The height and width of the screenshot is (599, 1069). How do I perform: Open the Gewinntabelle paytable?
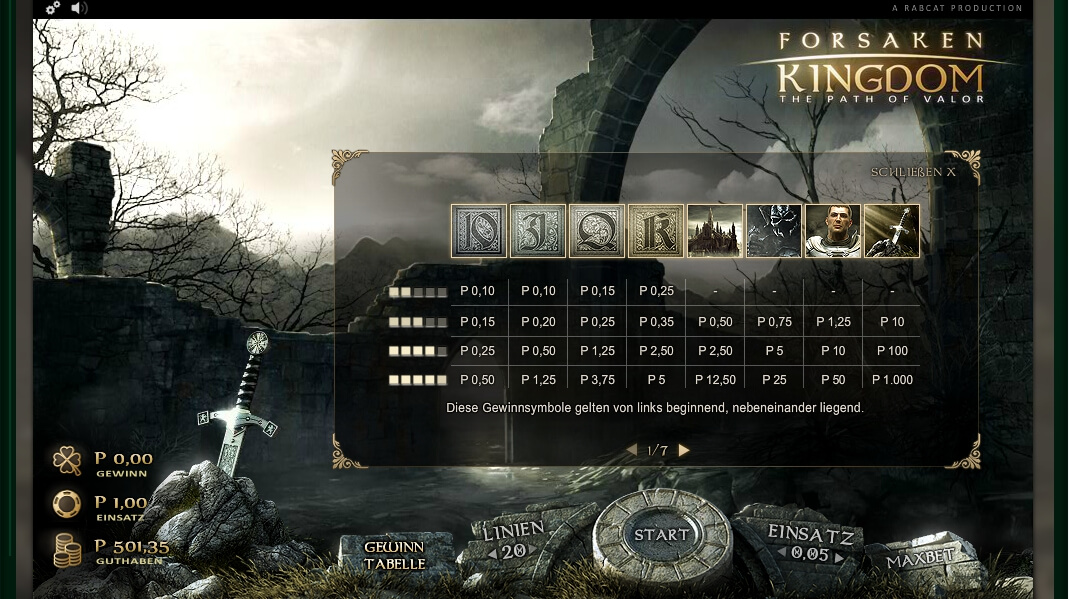pos(395,556)
